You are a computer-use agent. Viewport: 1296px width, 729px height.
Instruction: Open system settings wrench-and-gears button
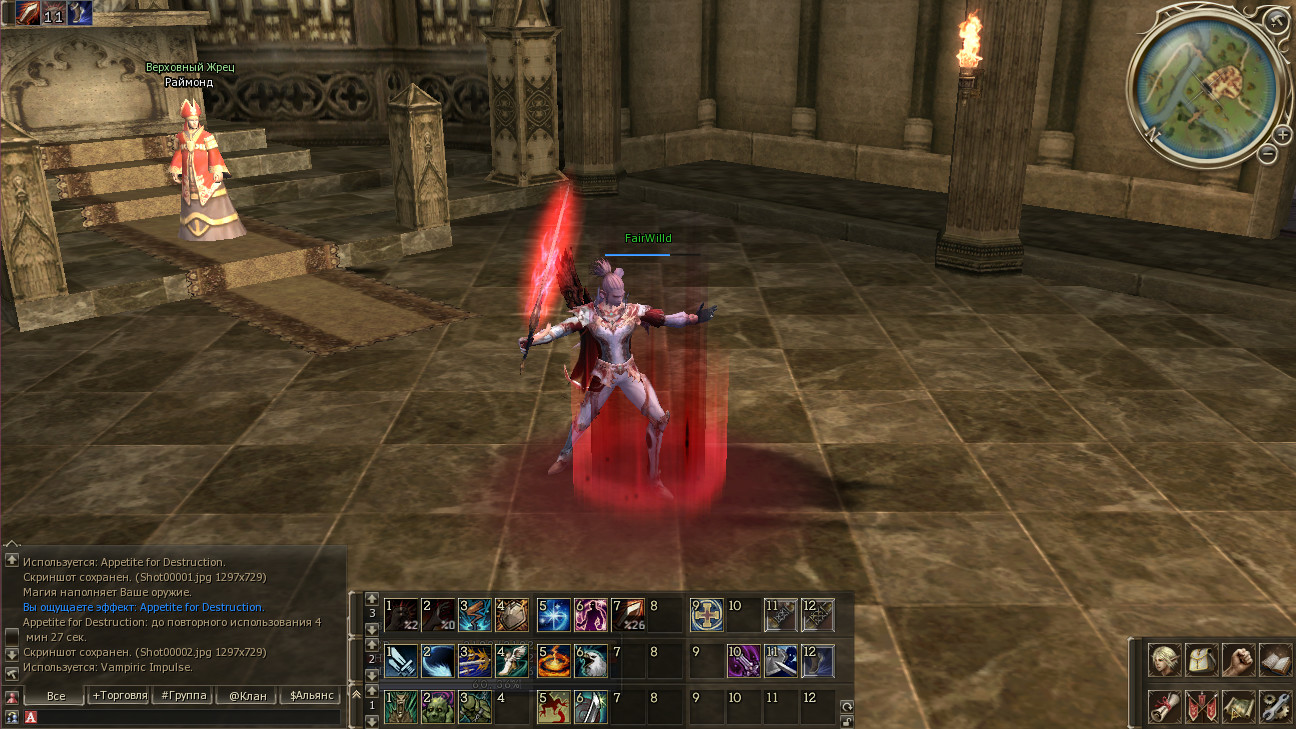click(1275, 706)
